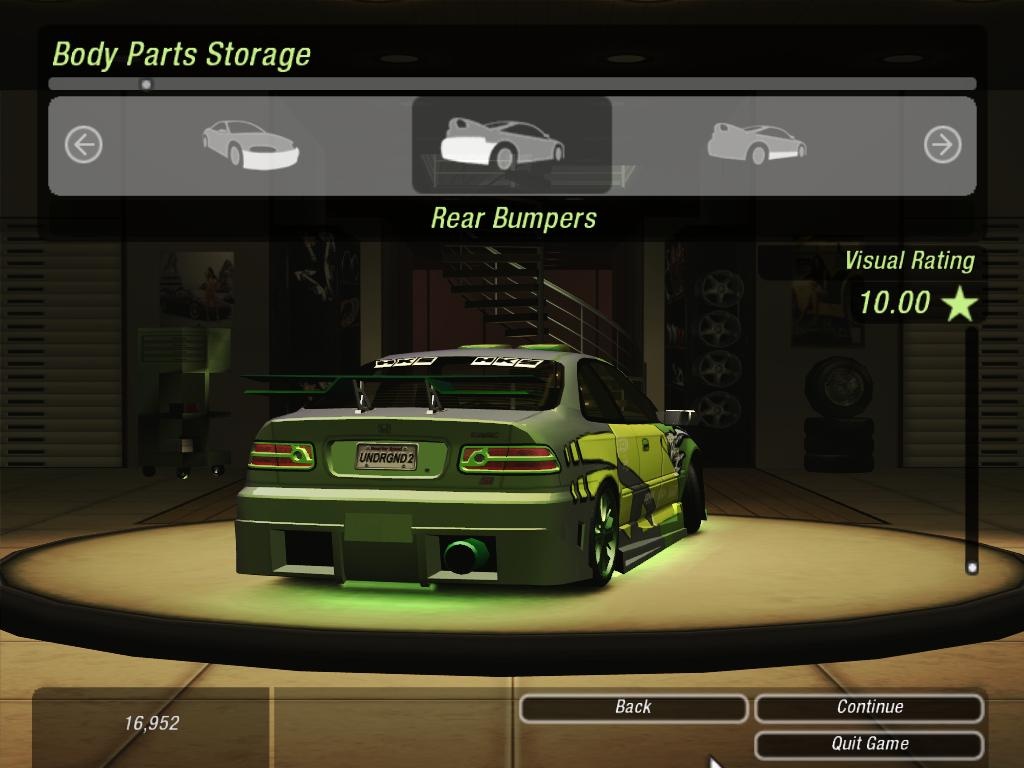Select the side skirts car icon
Viewport: 1024px width, 768px height.
[757, 143]
